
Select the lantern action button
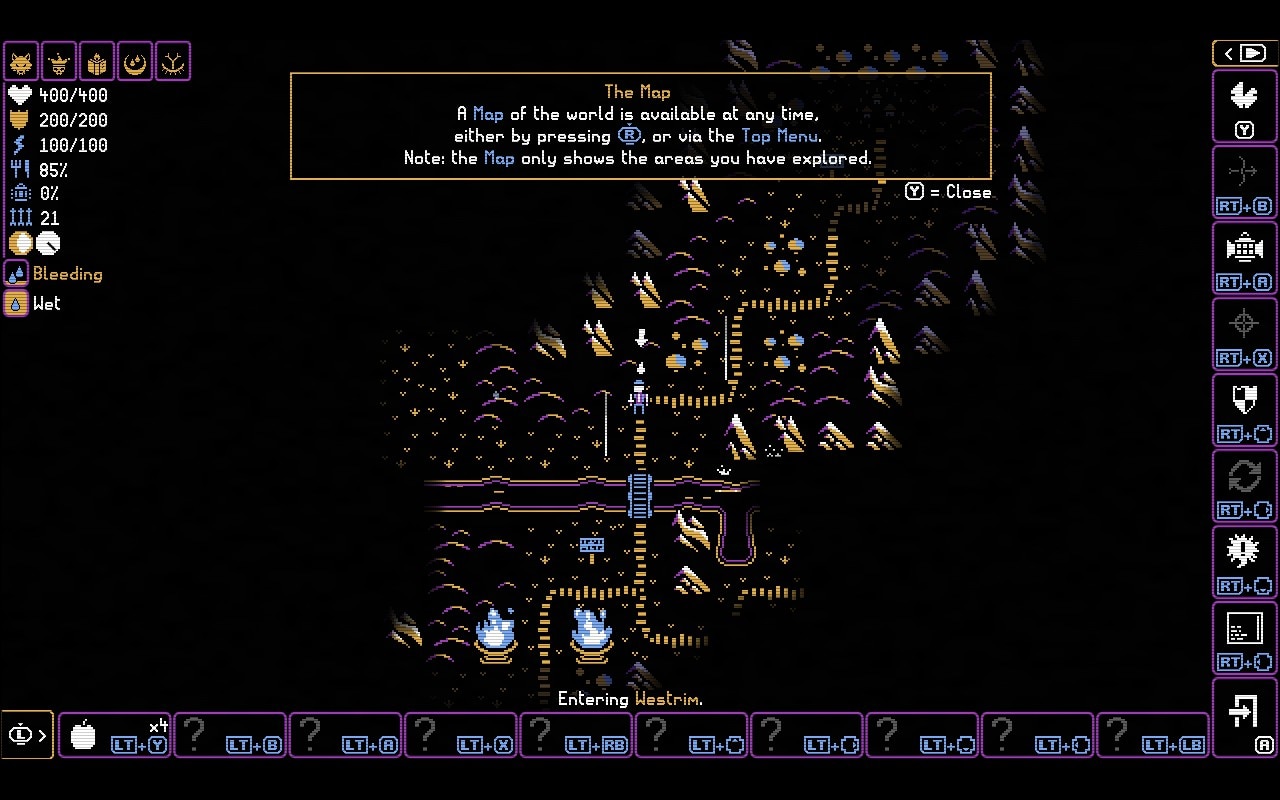[1244, 256]
